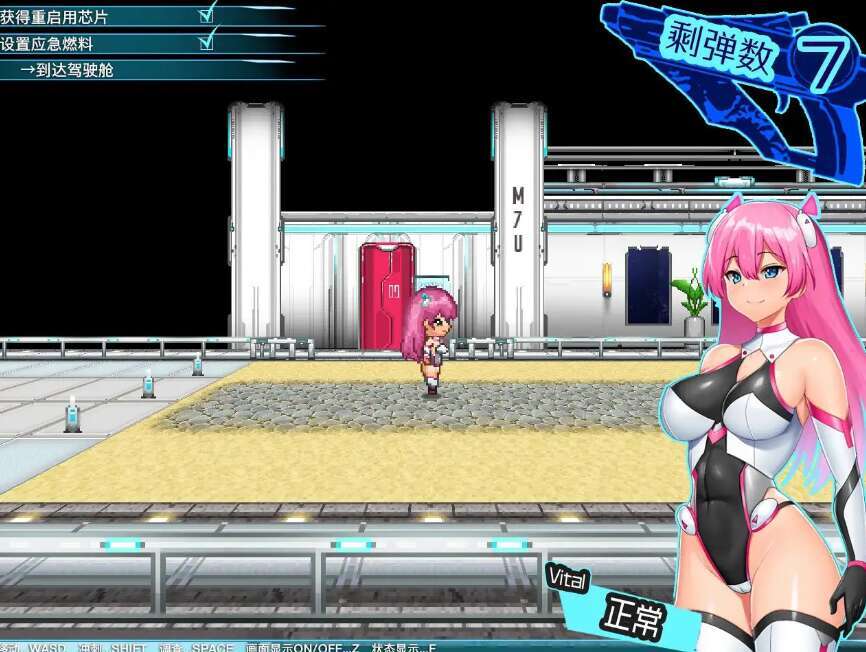Screen dimensions: 866x652
Task: Select the 获得重启用芯片 objective entry
Action: coord(56,17)
